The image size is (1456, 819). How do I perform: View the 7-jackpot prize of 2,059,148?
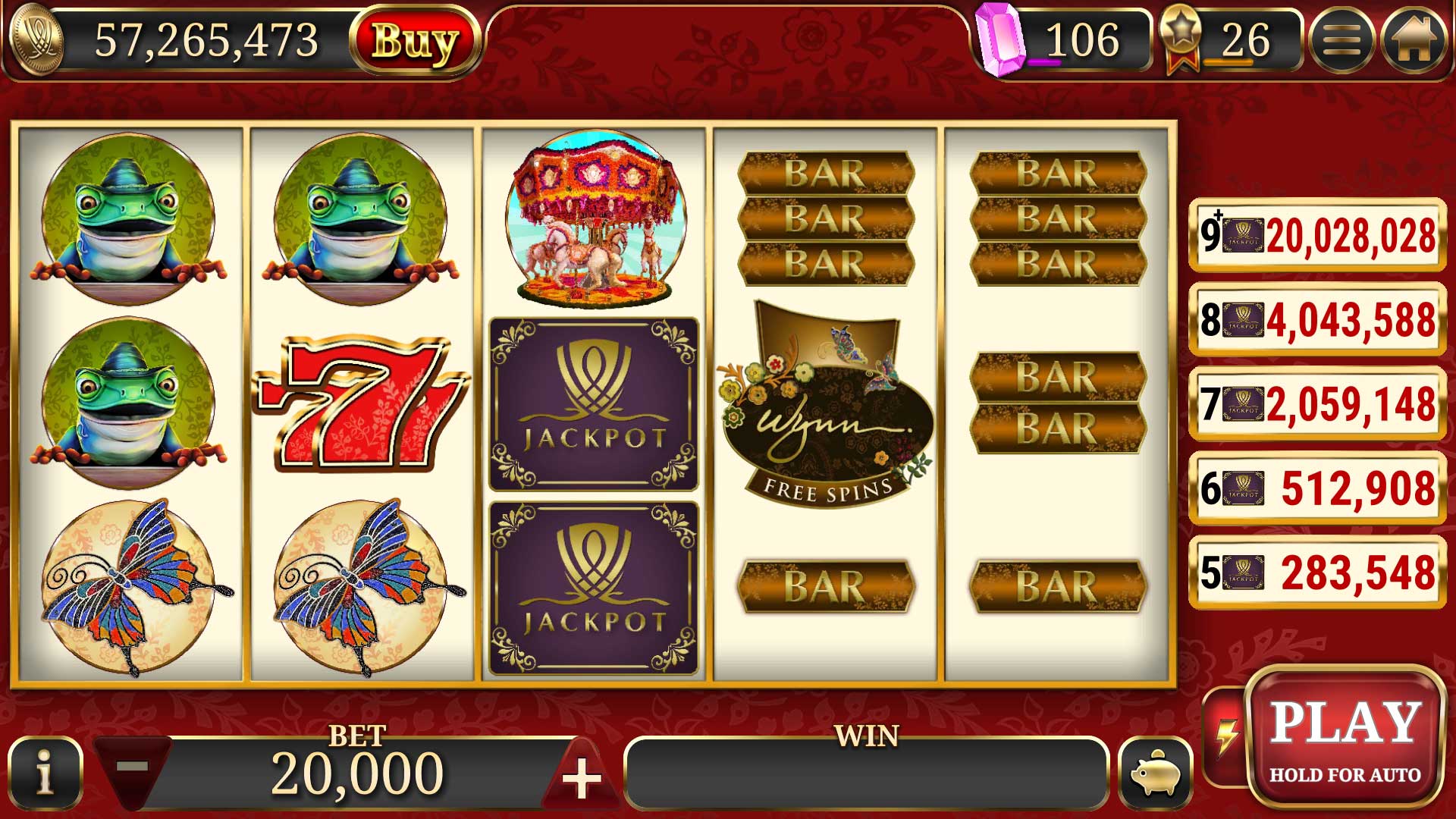point(1318,403)
